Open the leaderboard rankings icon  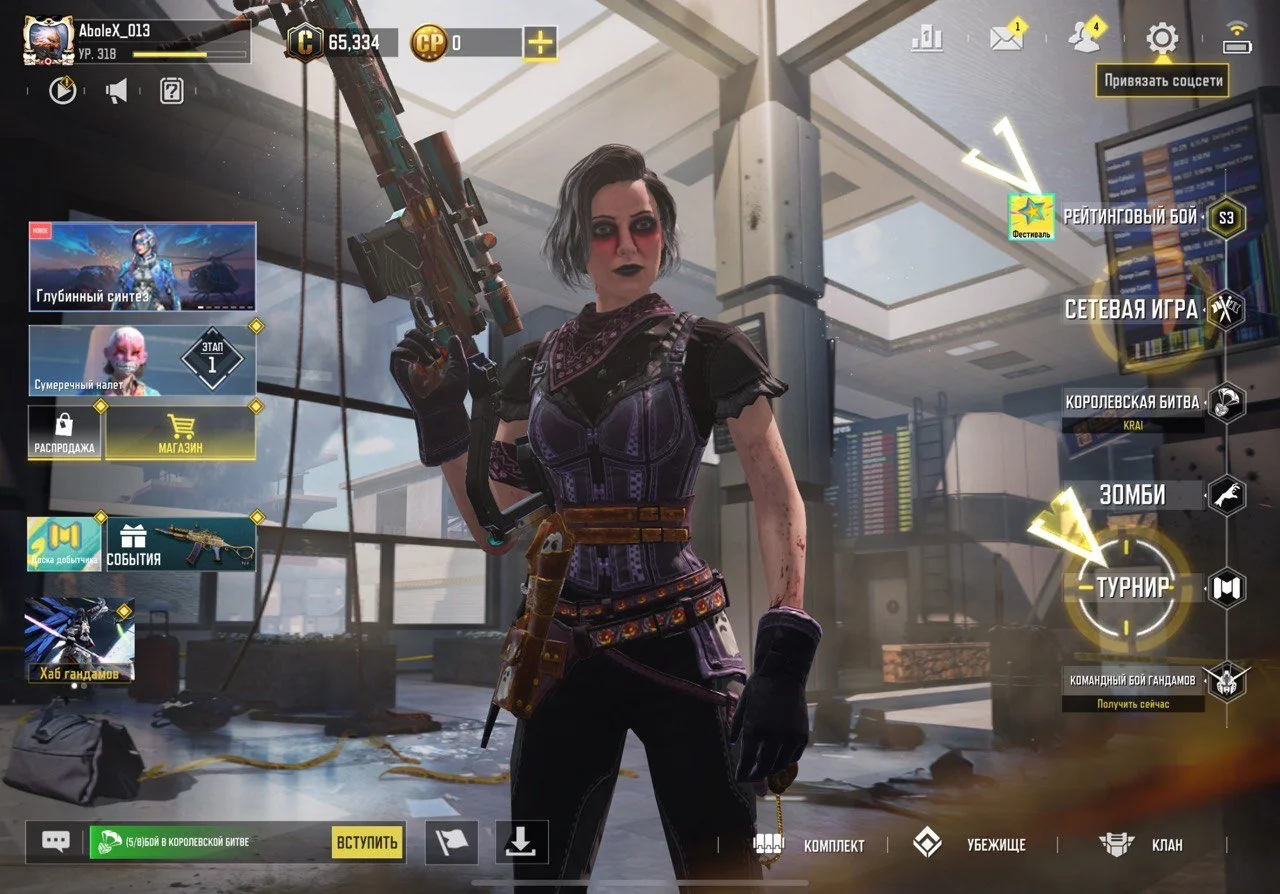[927, 39]
